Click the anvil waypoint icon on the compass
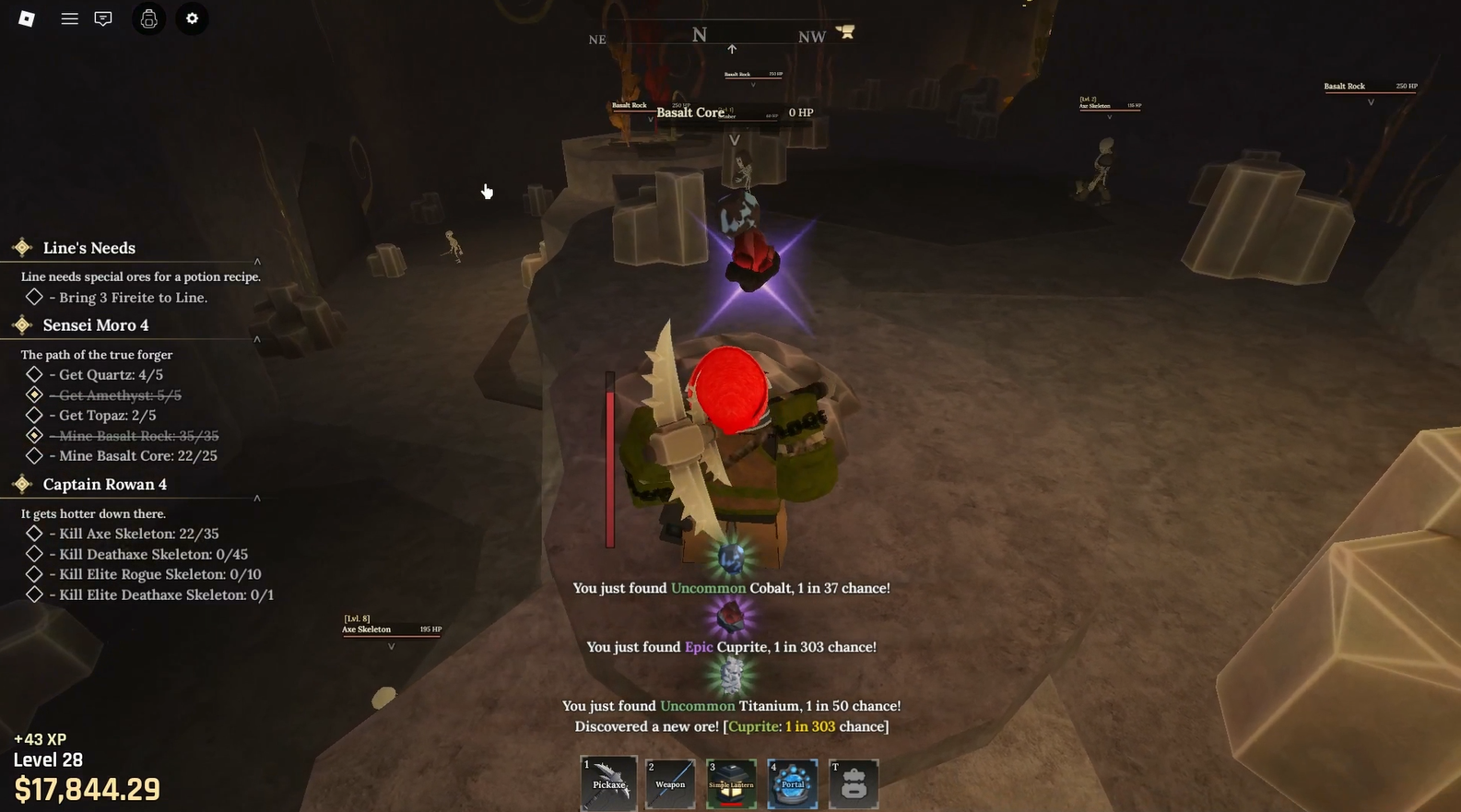This screenshot has height=812, width=1461. (845, 31)
